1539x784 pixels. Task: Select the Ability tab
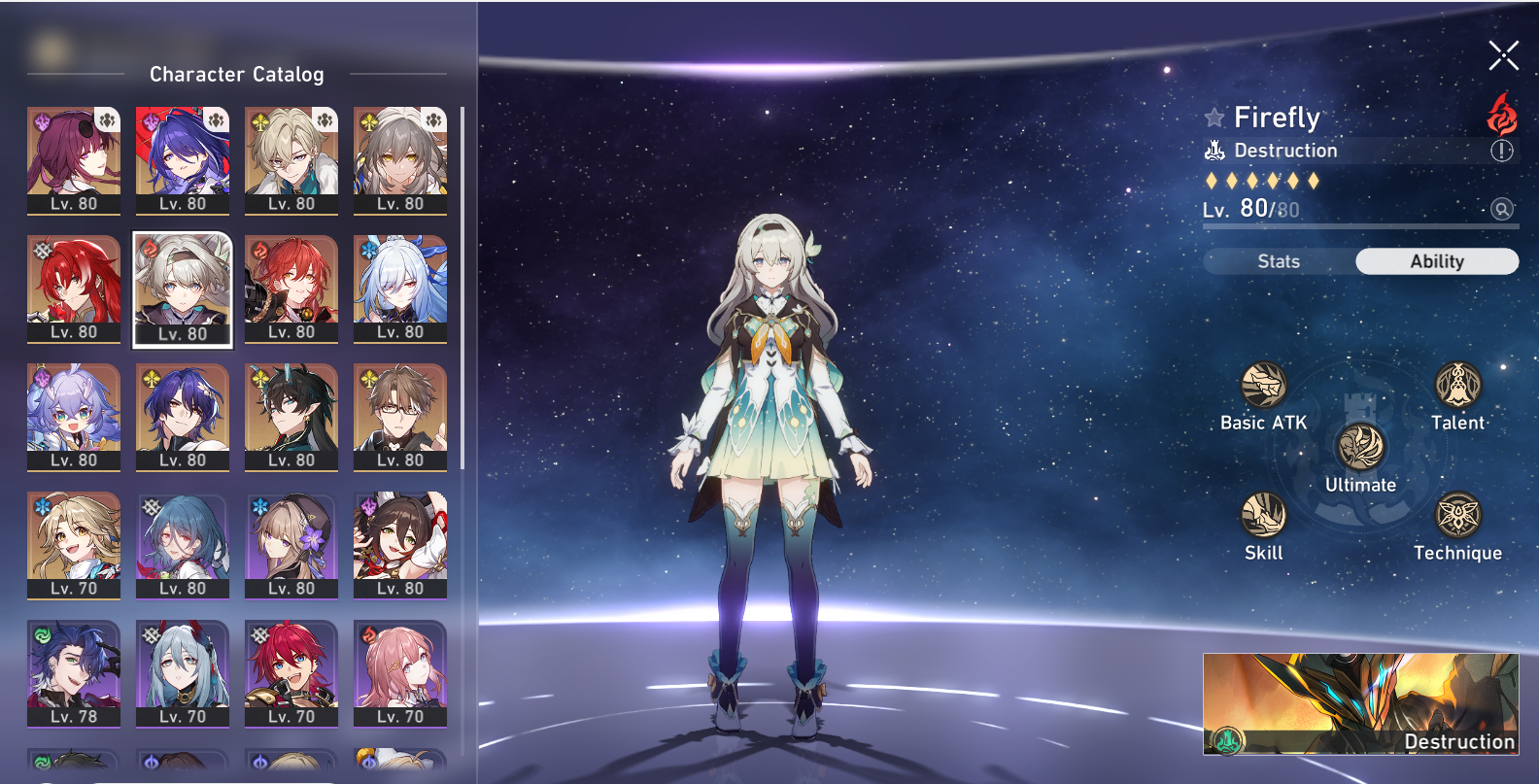[1436, 261]
